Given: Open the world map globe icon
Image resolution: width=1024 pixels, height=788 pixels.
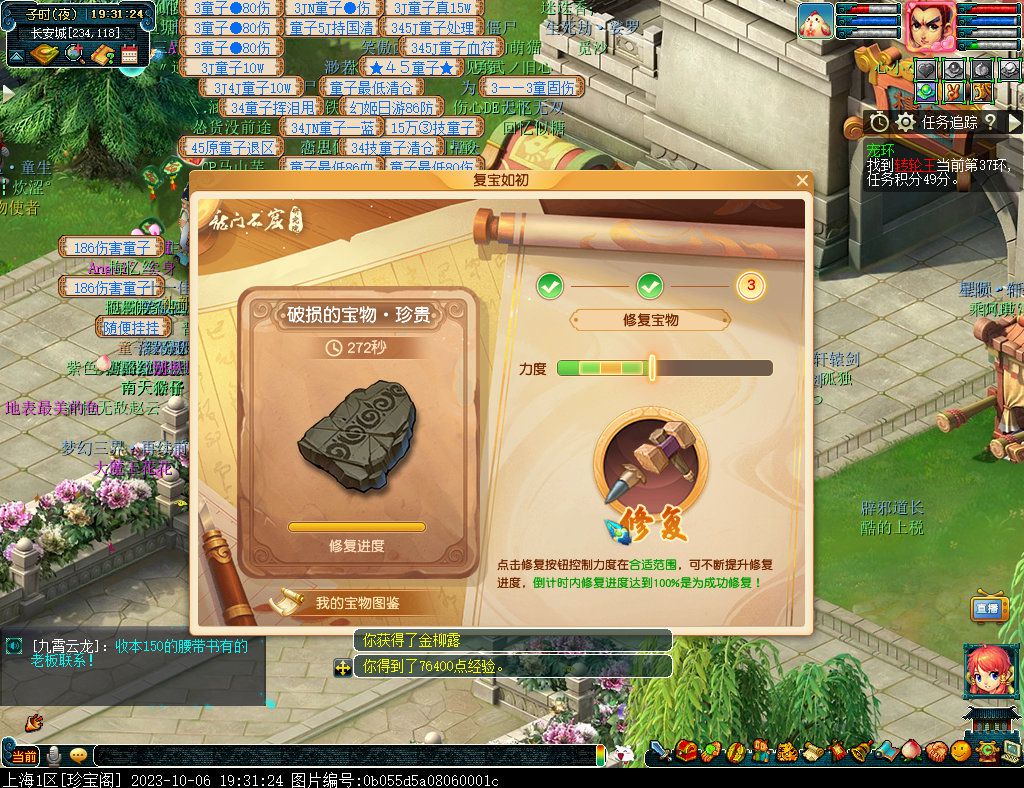Looking at the screenshot, I should point(74,54).
